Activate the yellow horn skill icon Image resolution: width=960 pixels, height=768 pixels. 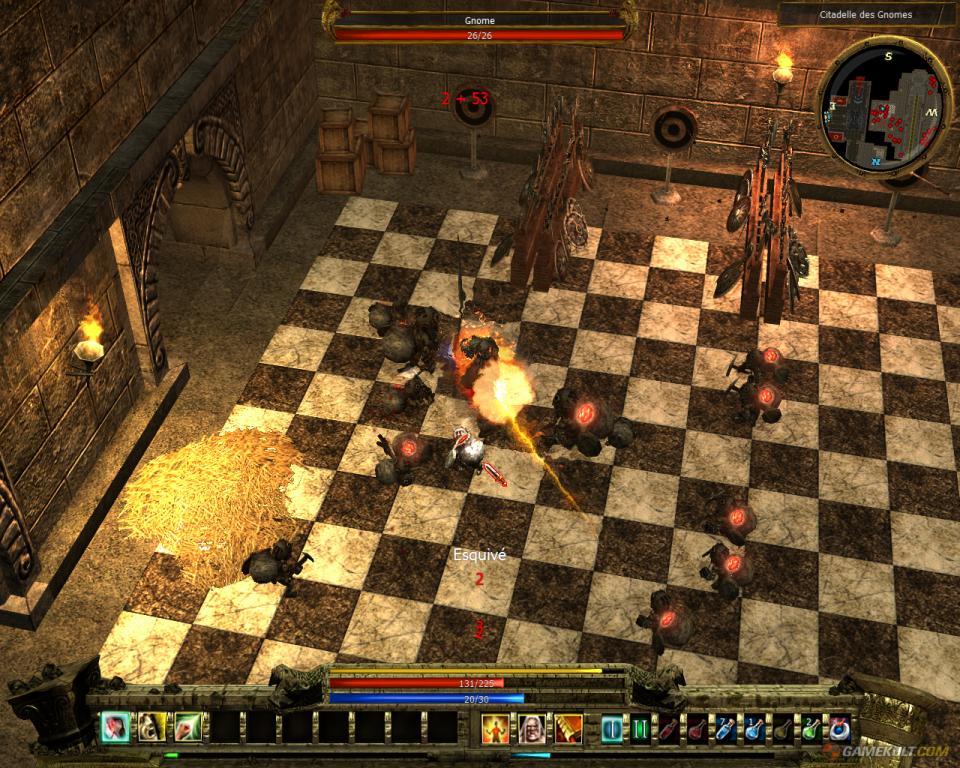[151, 728]
